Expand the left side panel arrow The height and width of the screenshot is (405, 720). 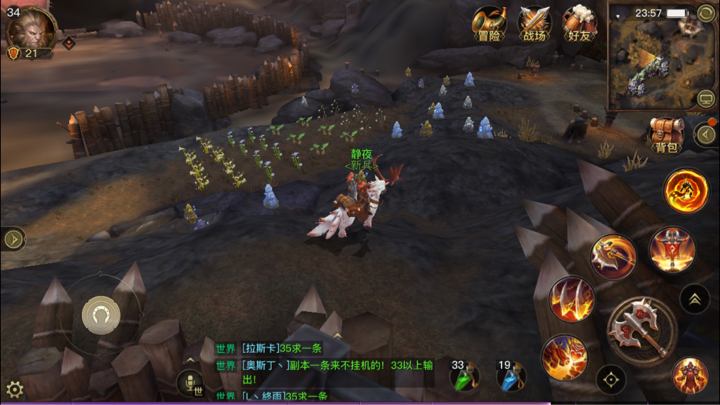click(13, 239)
